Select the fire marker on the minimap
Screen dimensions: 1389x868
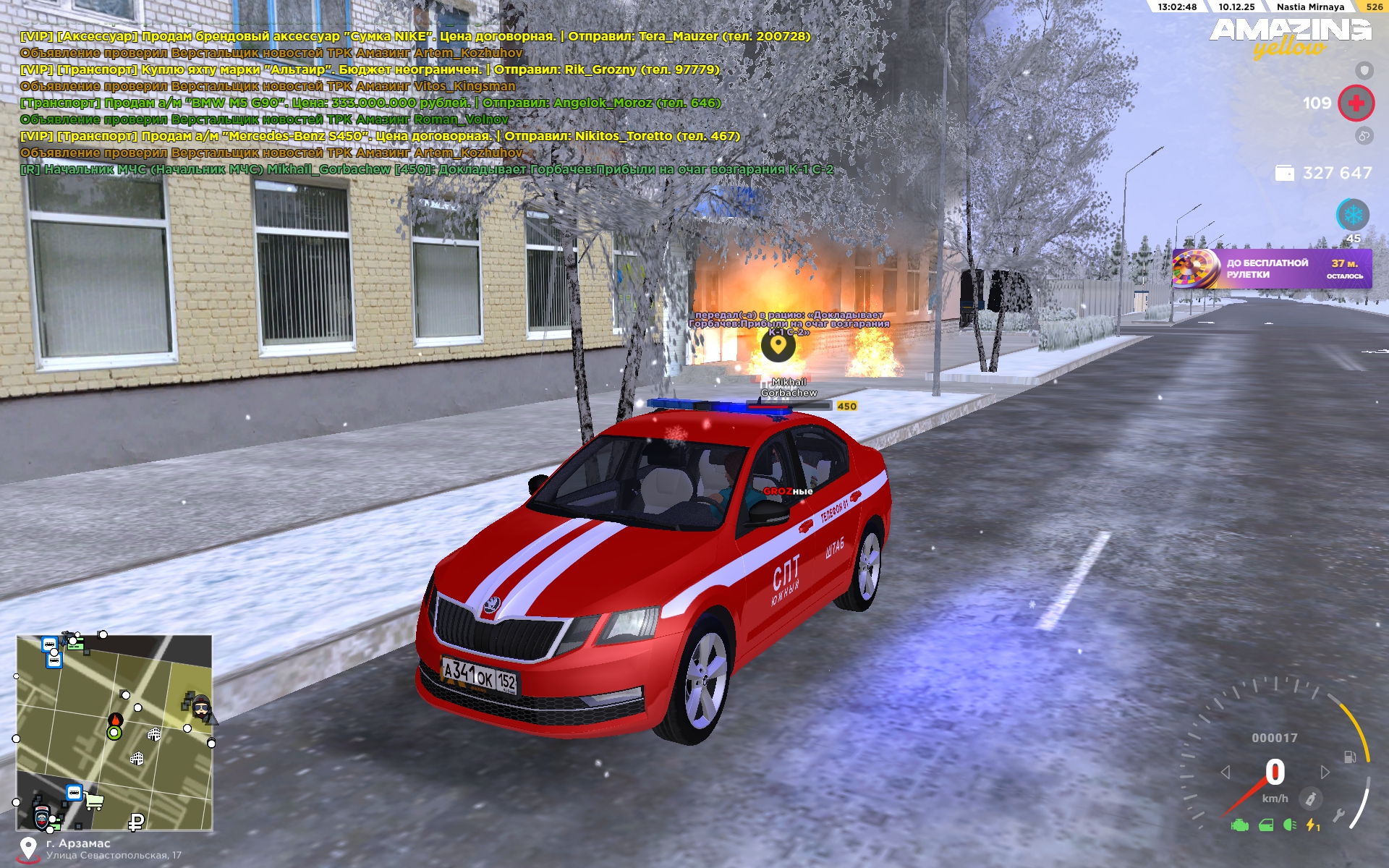[115, 720]
